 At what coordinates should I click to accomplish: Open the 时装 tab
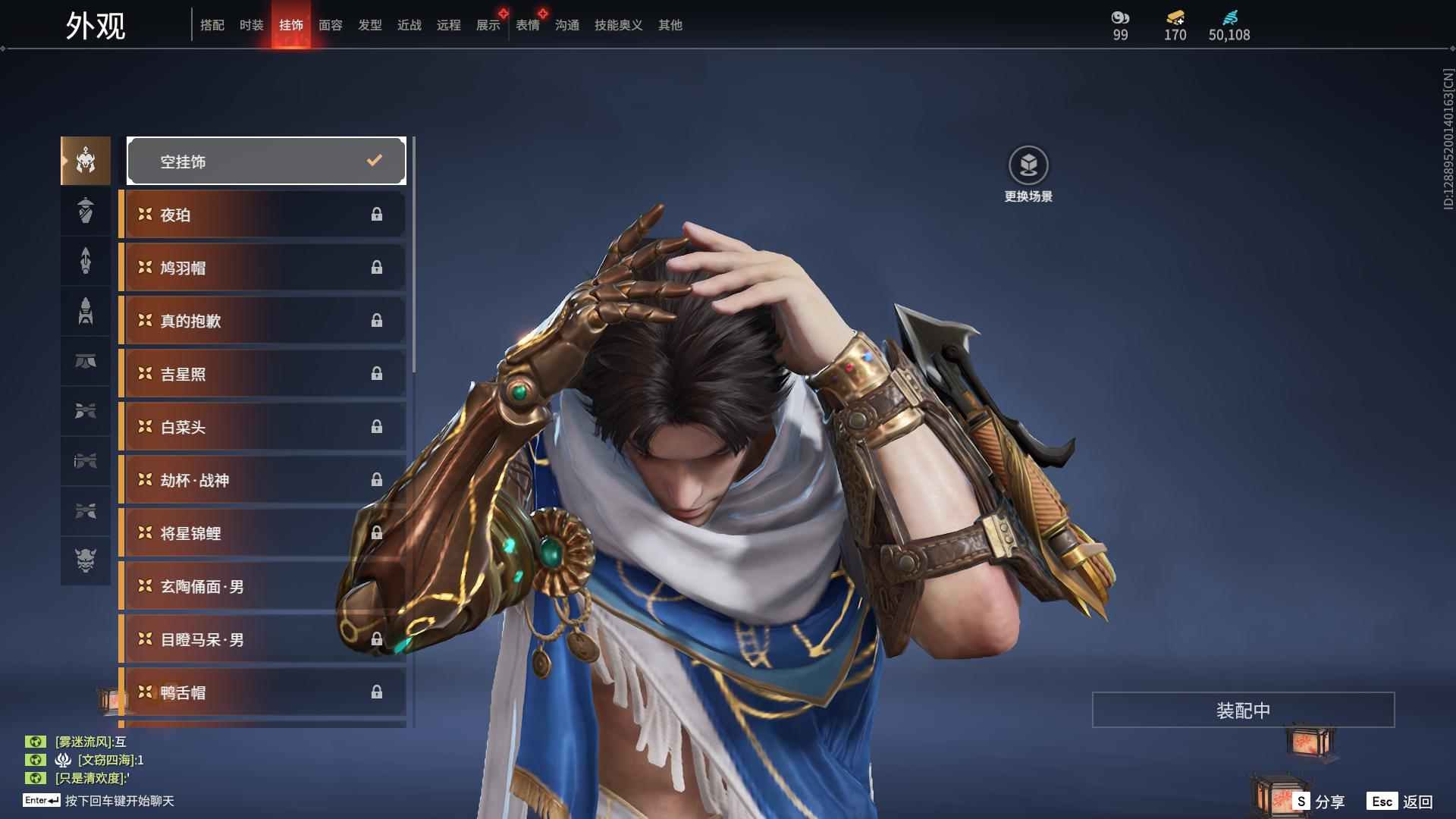(x=252, y=25)
